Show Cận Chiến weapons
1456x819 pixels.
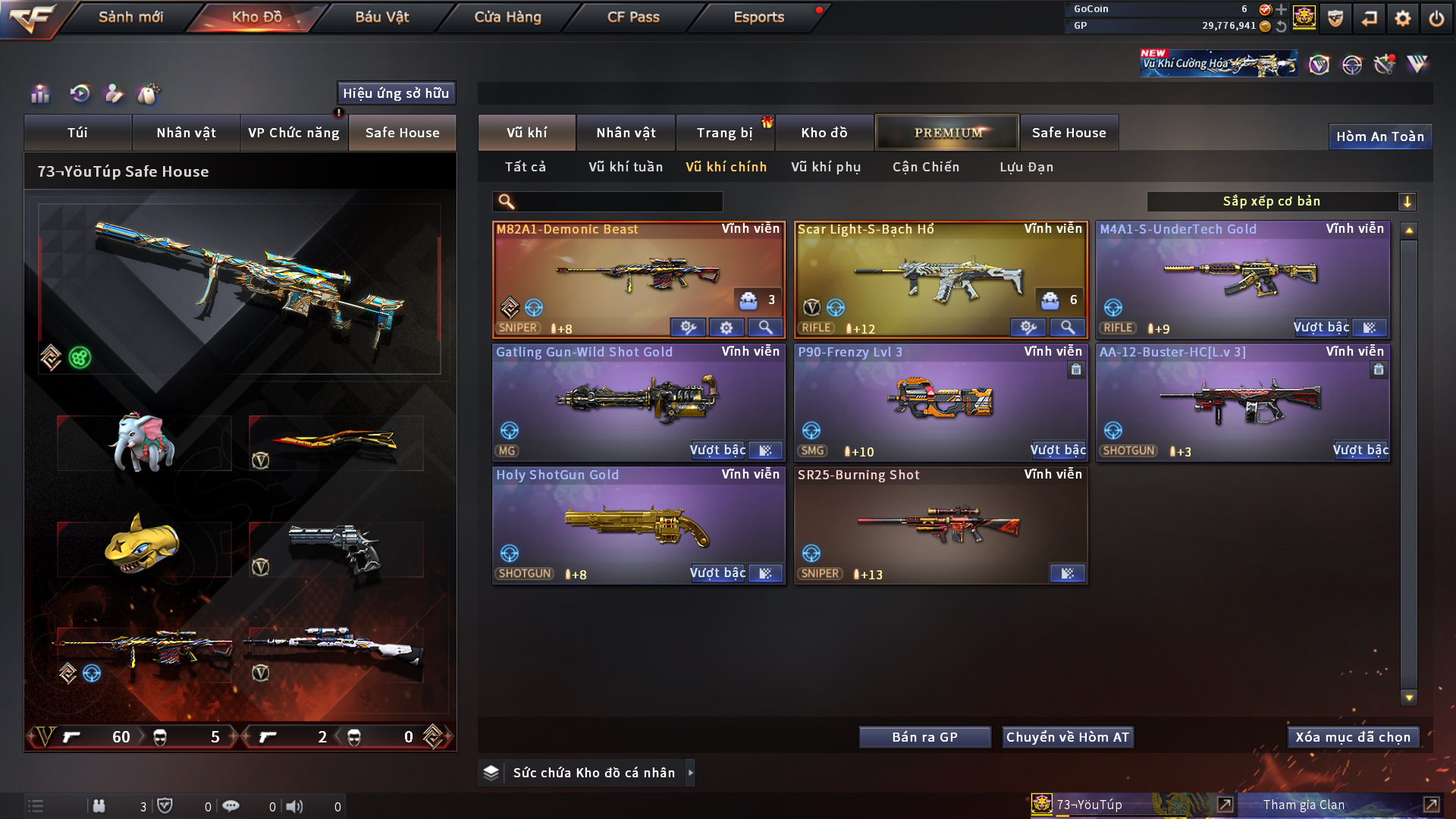coord(925,167)
